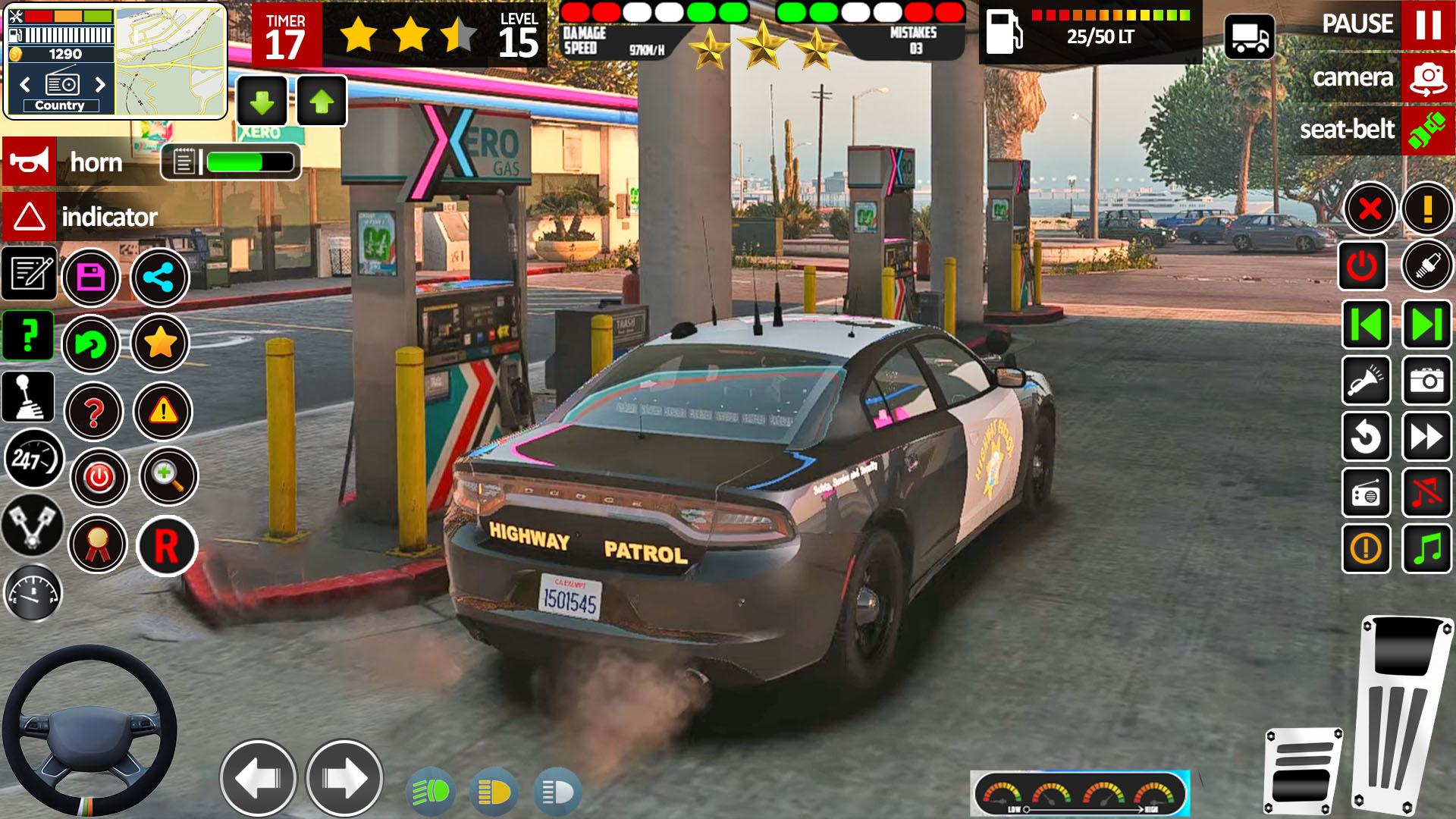This screenshot has width=1456, height=819.
Task: Open the truck vehicle icon
Action: click(x=1249, y=37)
